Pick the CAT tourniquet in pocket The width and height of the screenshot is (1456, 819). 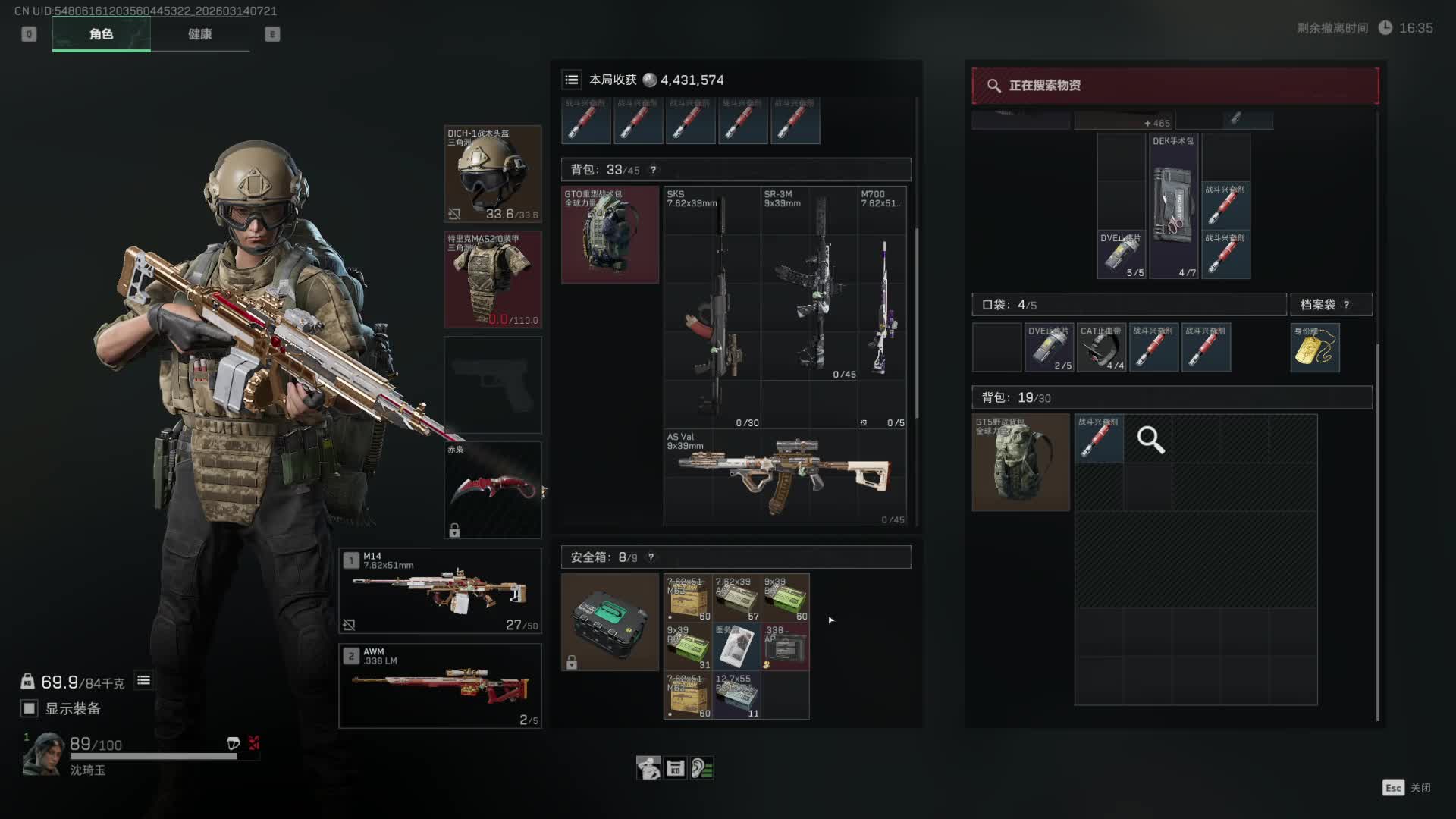(x=1101, y=347)
